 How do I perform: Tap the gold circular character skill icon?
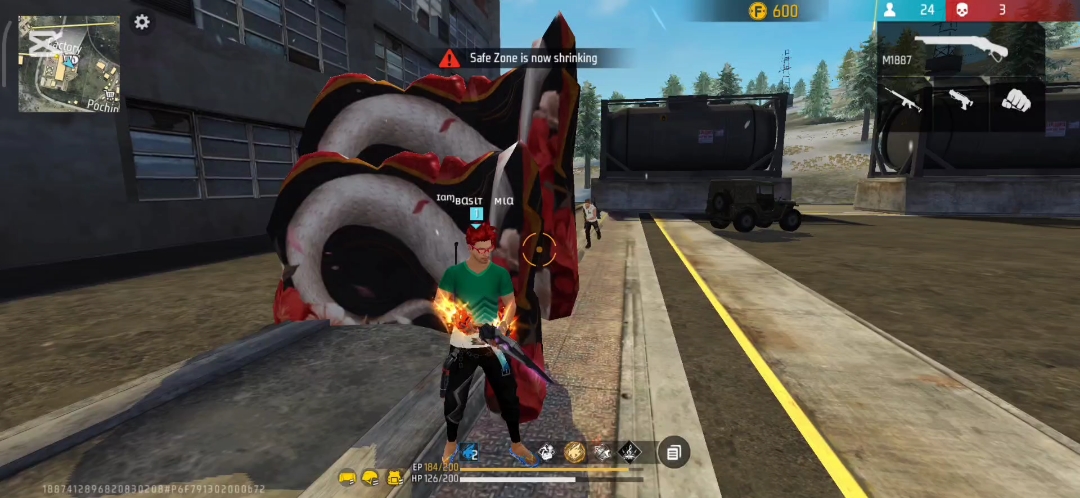[574, 452]
